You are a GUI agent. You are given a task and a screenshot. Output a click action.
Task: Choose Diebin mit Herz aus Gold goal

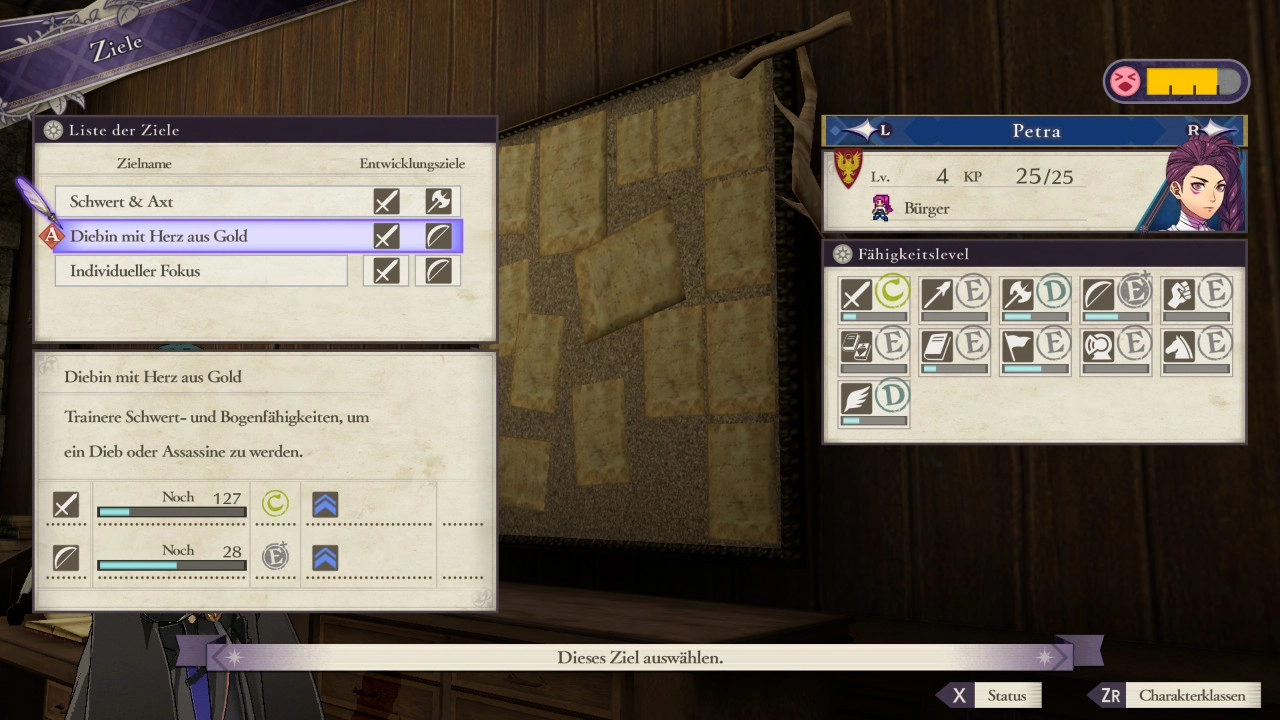200,236
